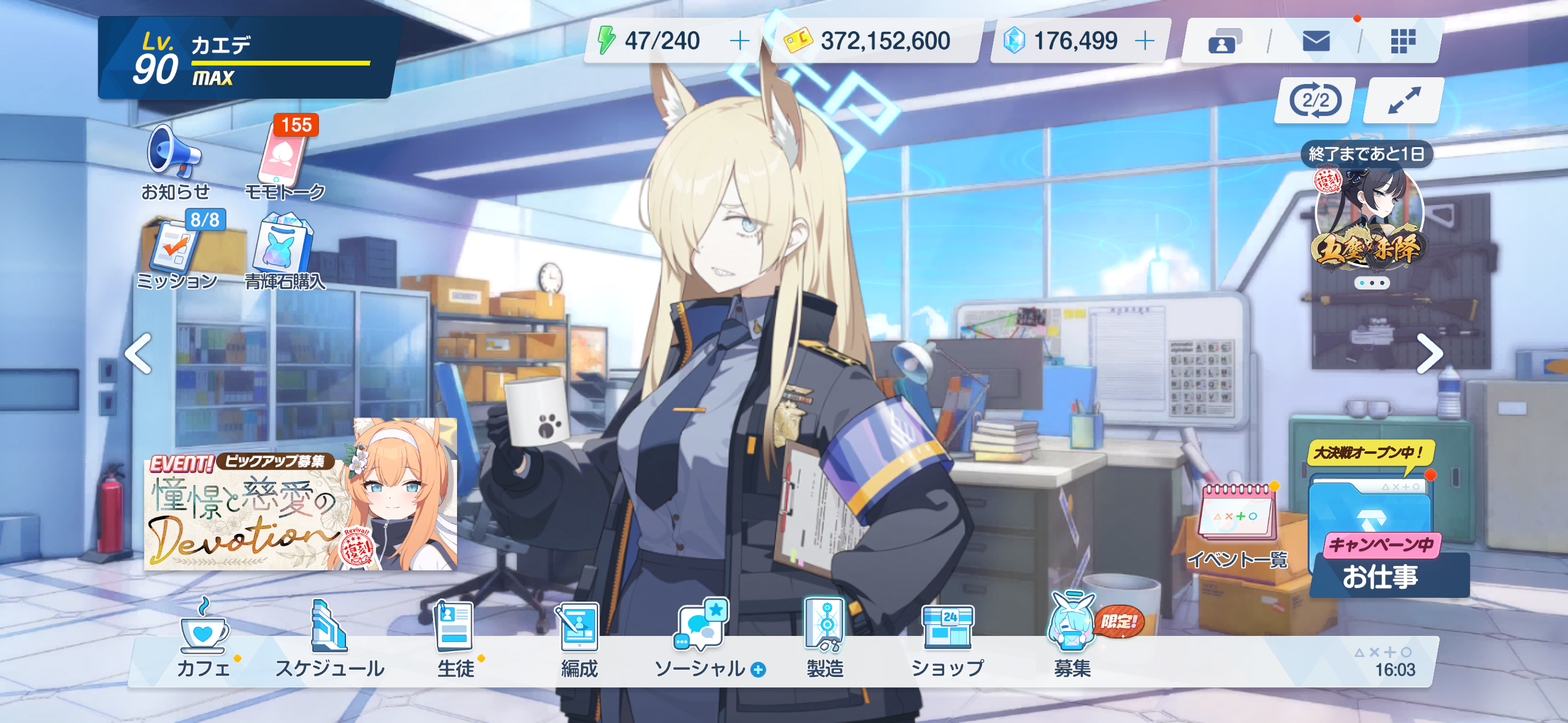1568x723 pixels.
Task: Hide the UI with the expand arrows
Action: point(1404,101)
